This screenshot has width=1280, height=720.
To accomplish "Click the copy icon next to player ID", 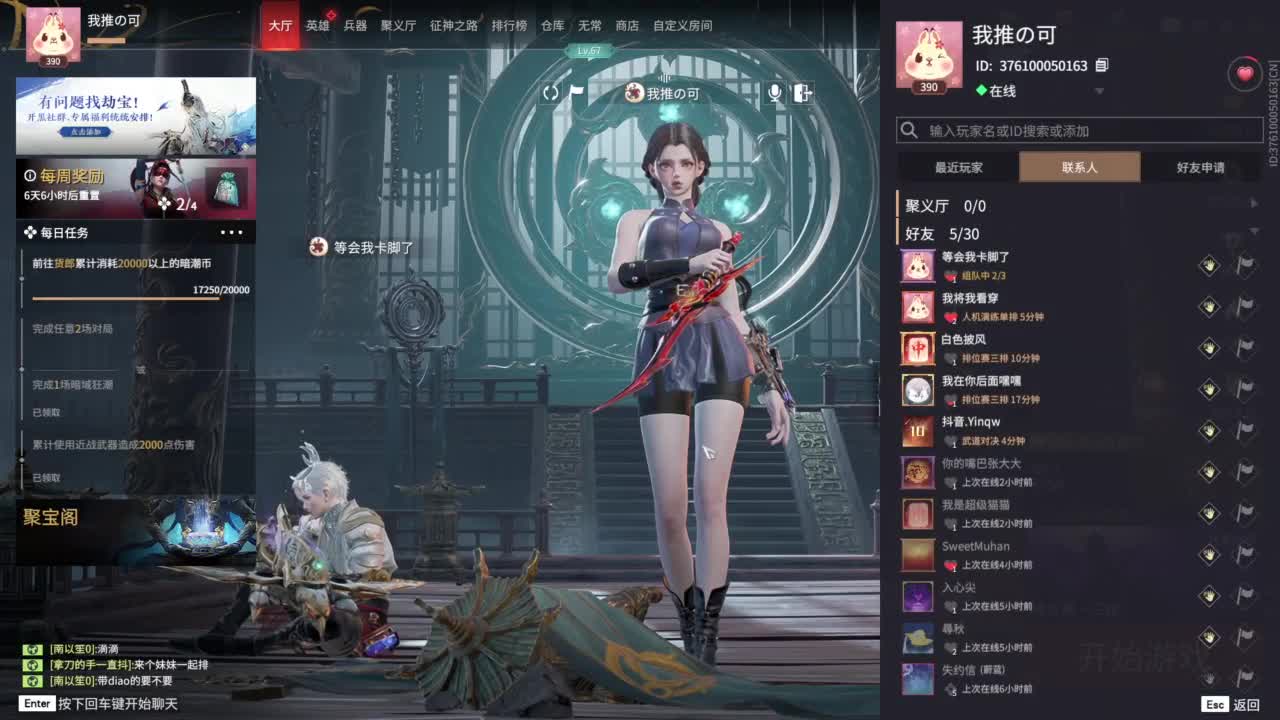I will (x=1102, y=64).
